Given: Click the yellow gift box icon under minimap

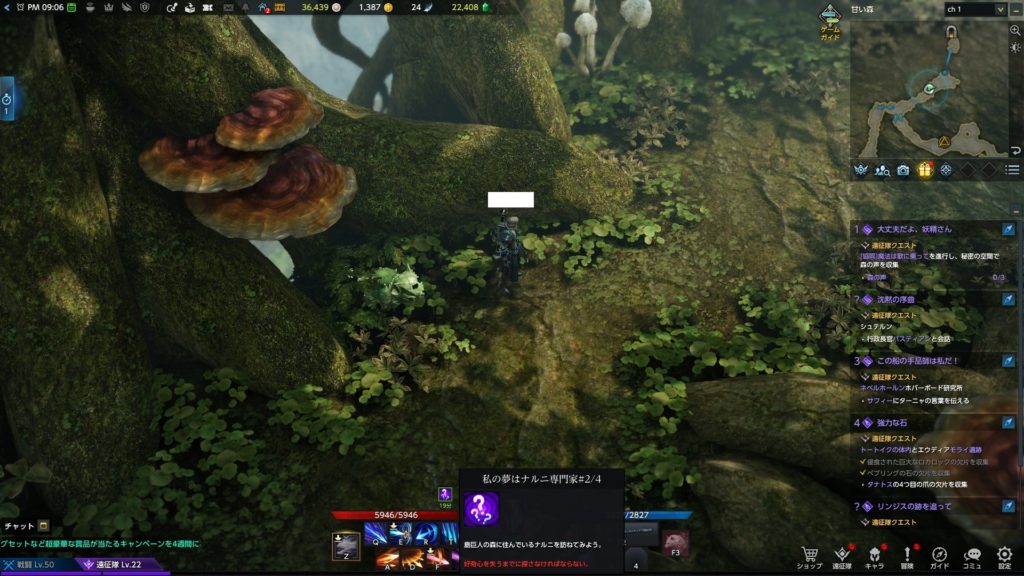Looking at the screenshot, I should click(925, 170).
